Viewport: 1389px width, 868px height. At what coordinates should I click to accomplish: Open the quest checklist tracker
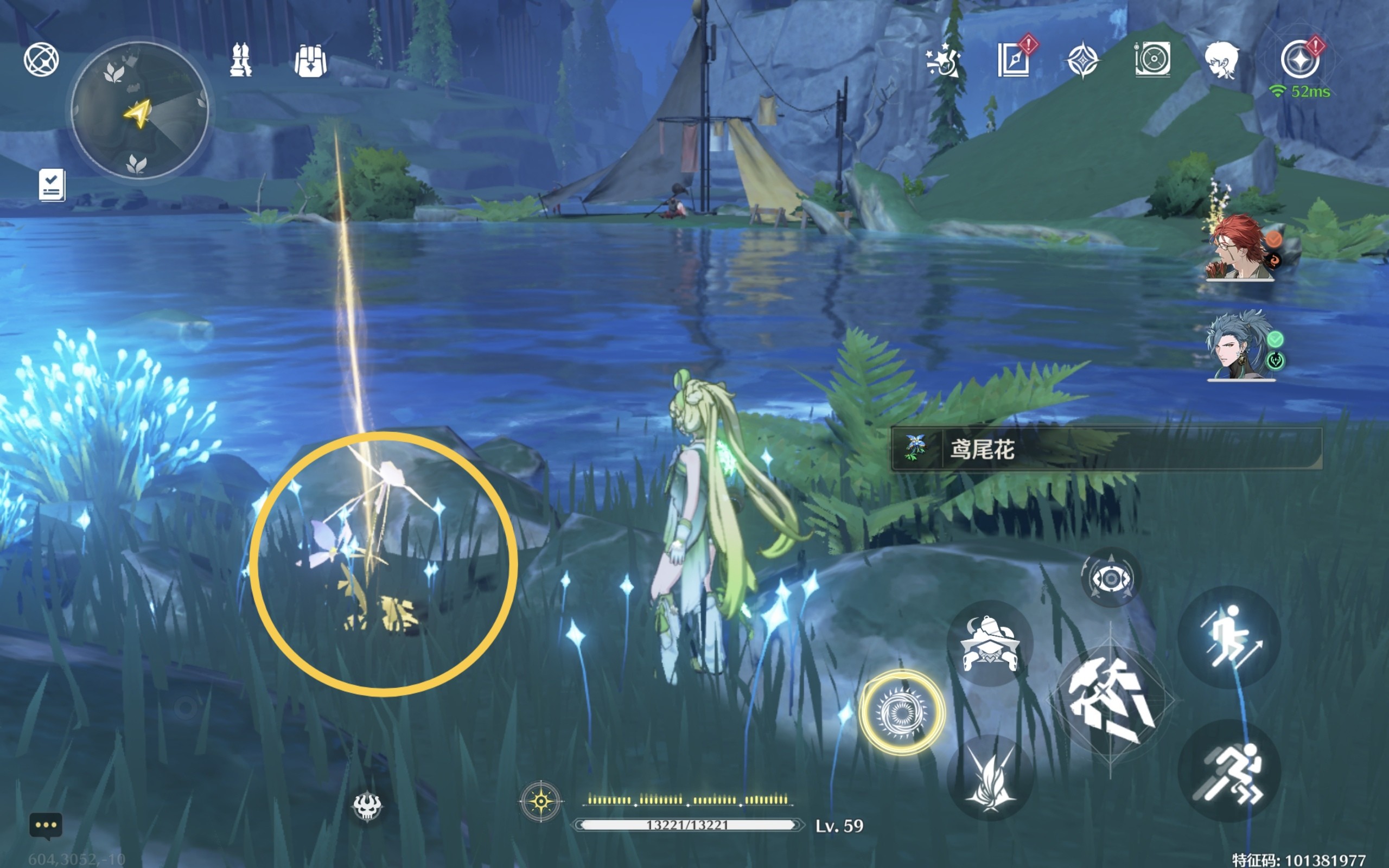click(x=52, y=185)
